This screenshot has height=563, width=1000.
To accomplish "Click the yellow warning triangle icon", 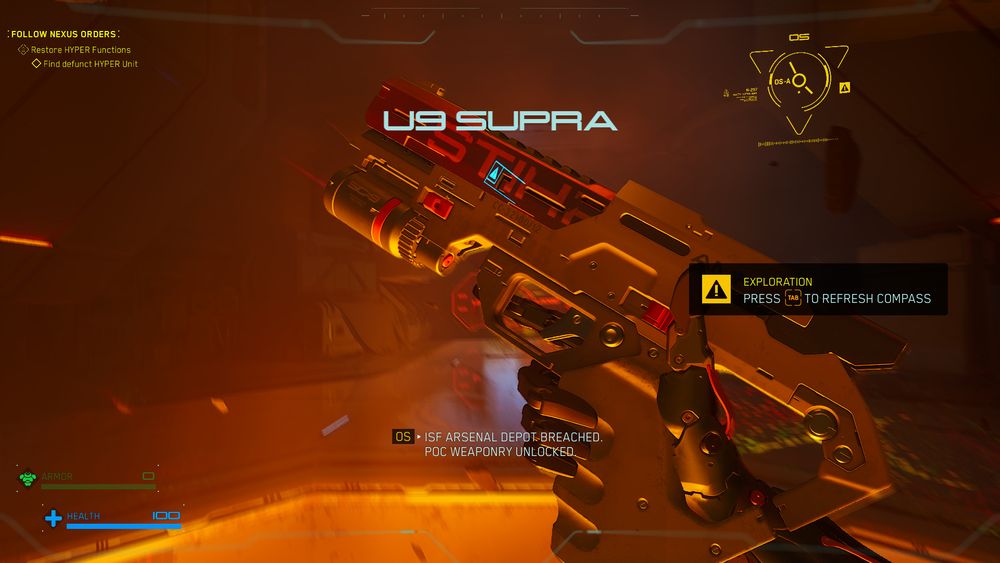I will [716, 290].
